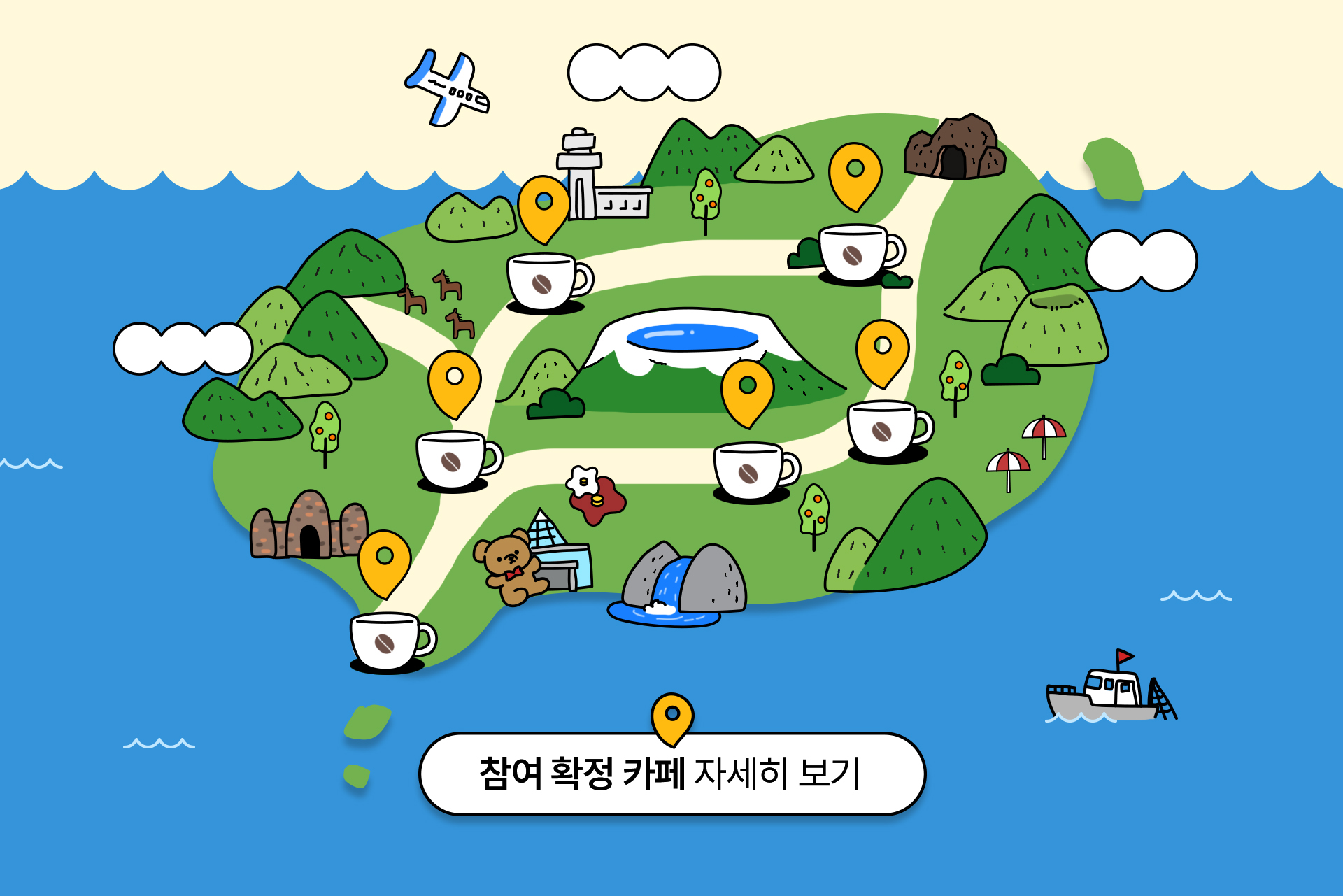
Task: Select the cafe pin nearest the beach umbrellas
Action: [x=882, y=349]
